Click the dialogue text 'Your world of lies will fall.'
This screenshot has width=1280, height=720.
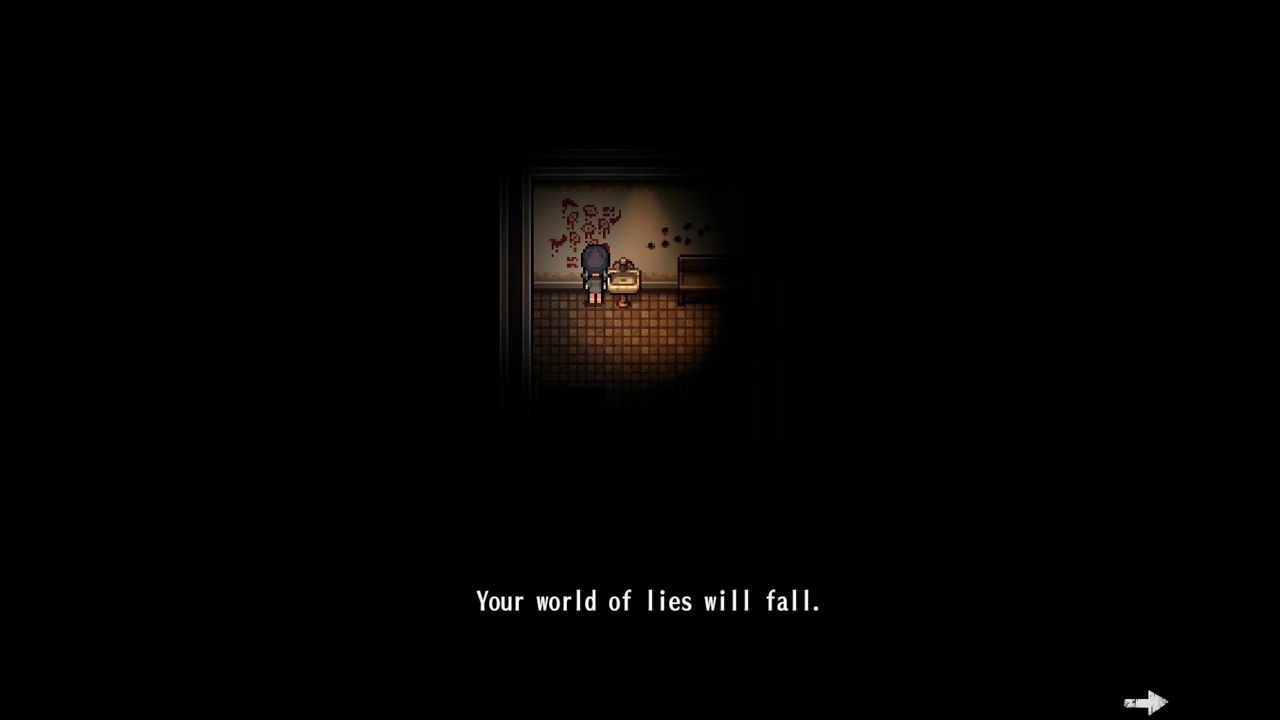coord(648,601)
